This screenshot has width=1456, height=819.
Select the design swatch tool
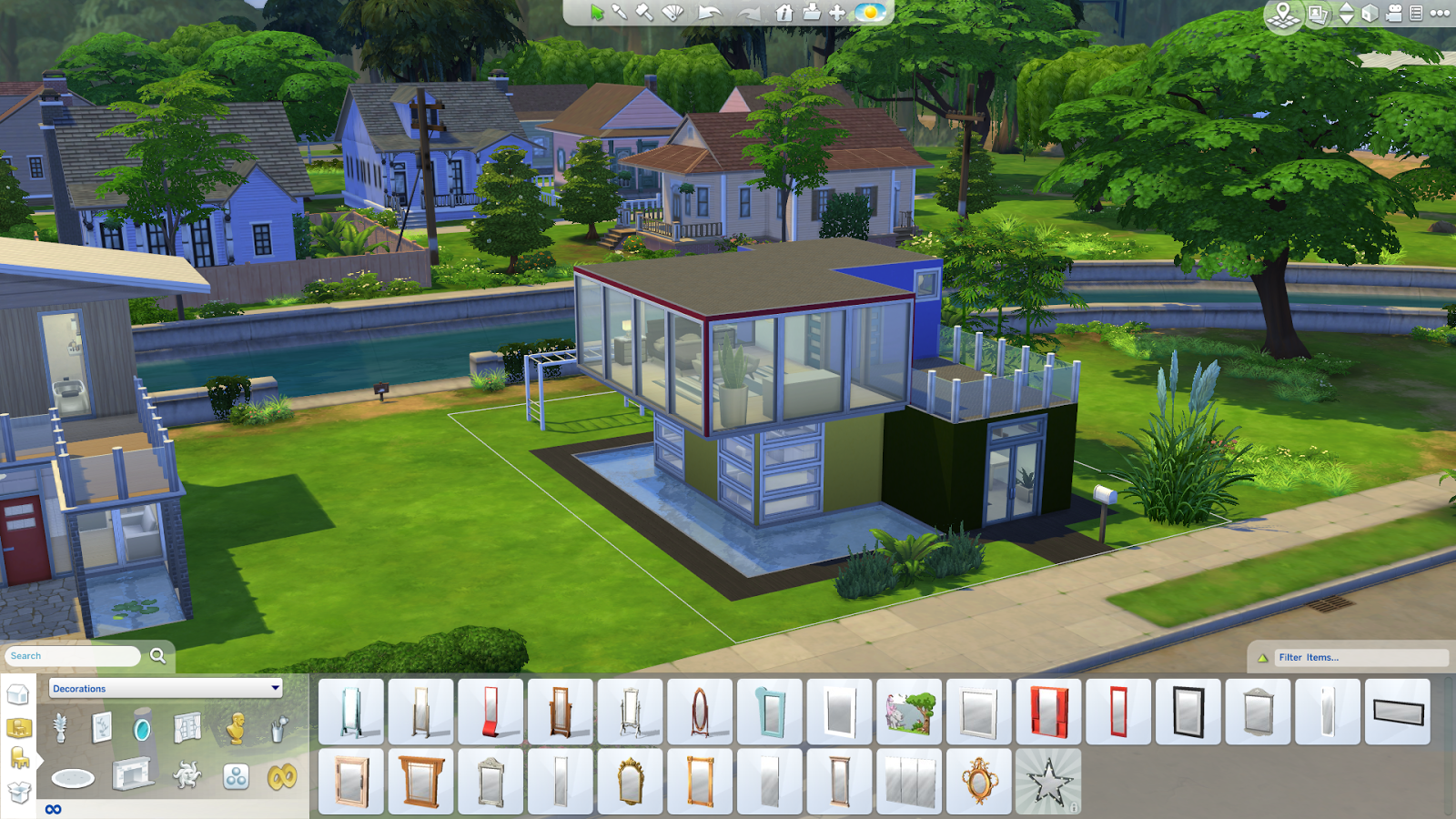[x=672, y=13]
